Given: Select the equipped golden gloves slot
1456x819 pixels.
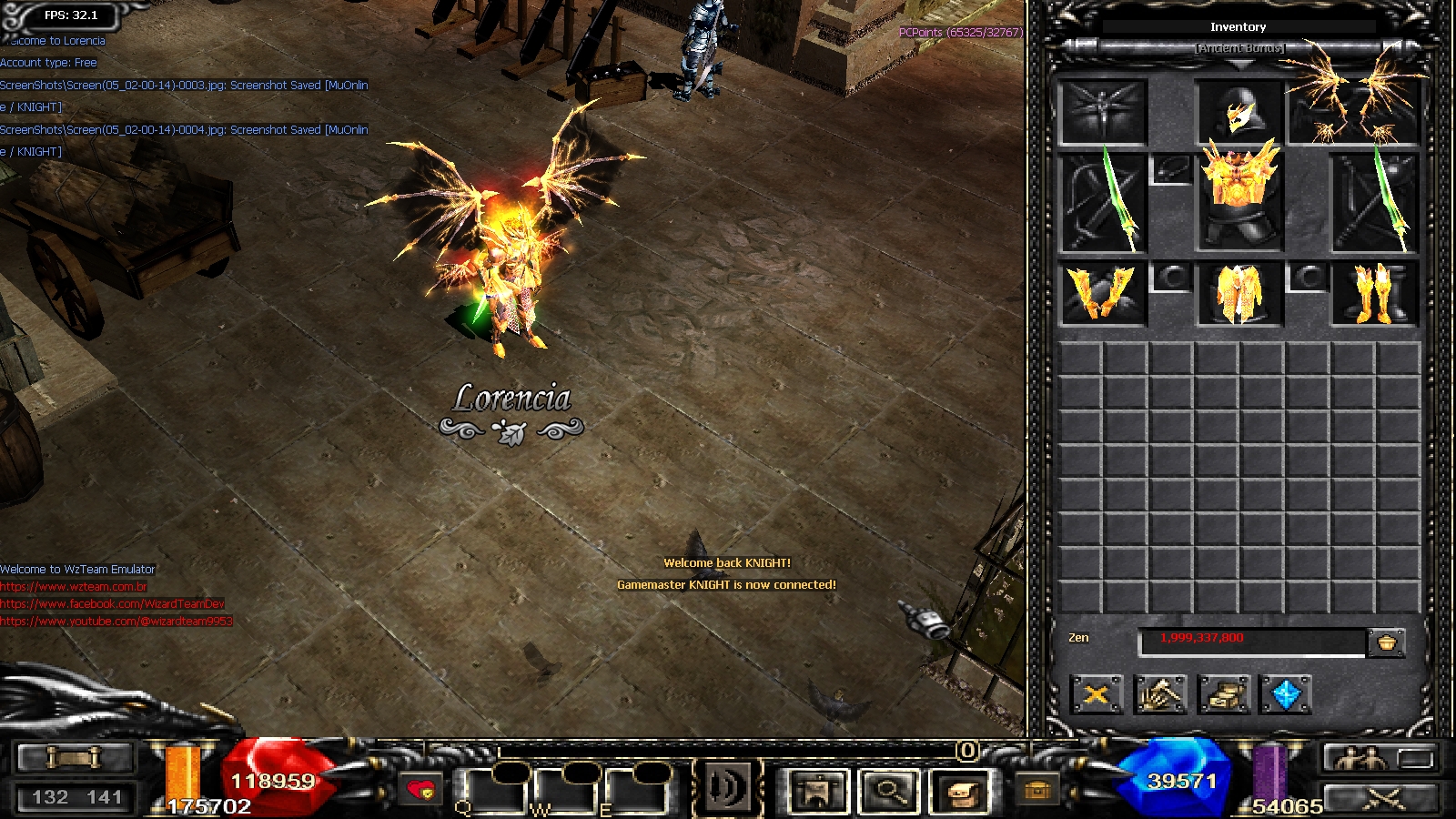Looking at the screenshot, I should coord(1103,294).
